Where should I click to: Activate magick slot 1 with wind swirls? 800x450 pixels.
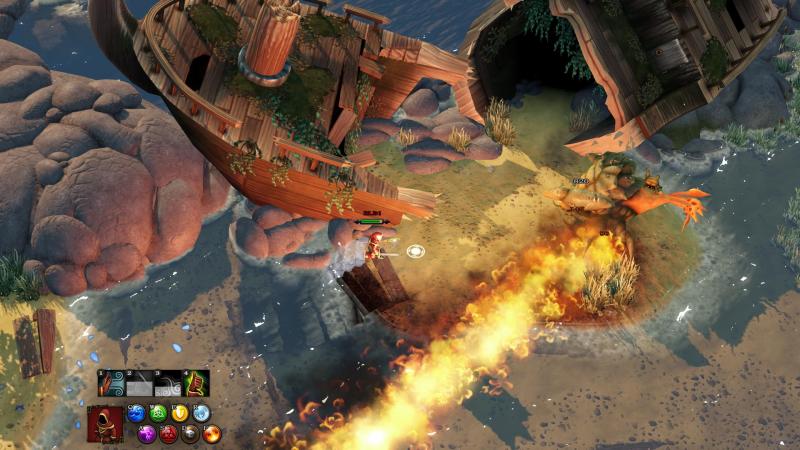[112, 384]
